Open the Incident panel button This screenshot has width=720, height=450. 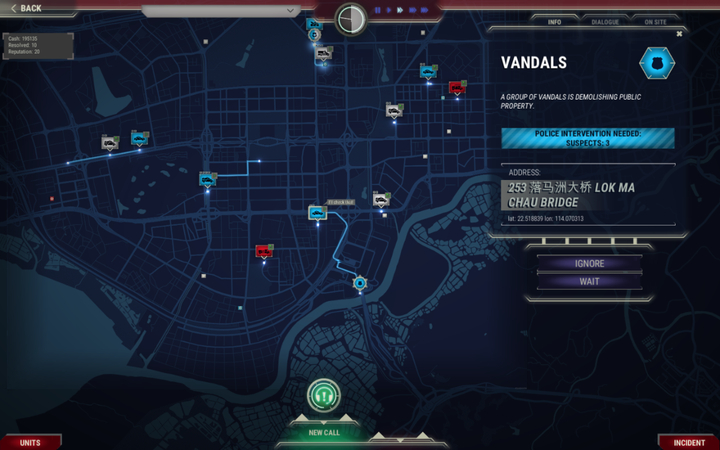coord(689,442)
